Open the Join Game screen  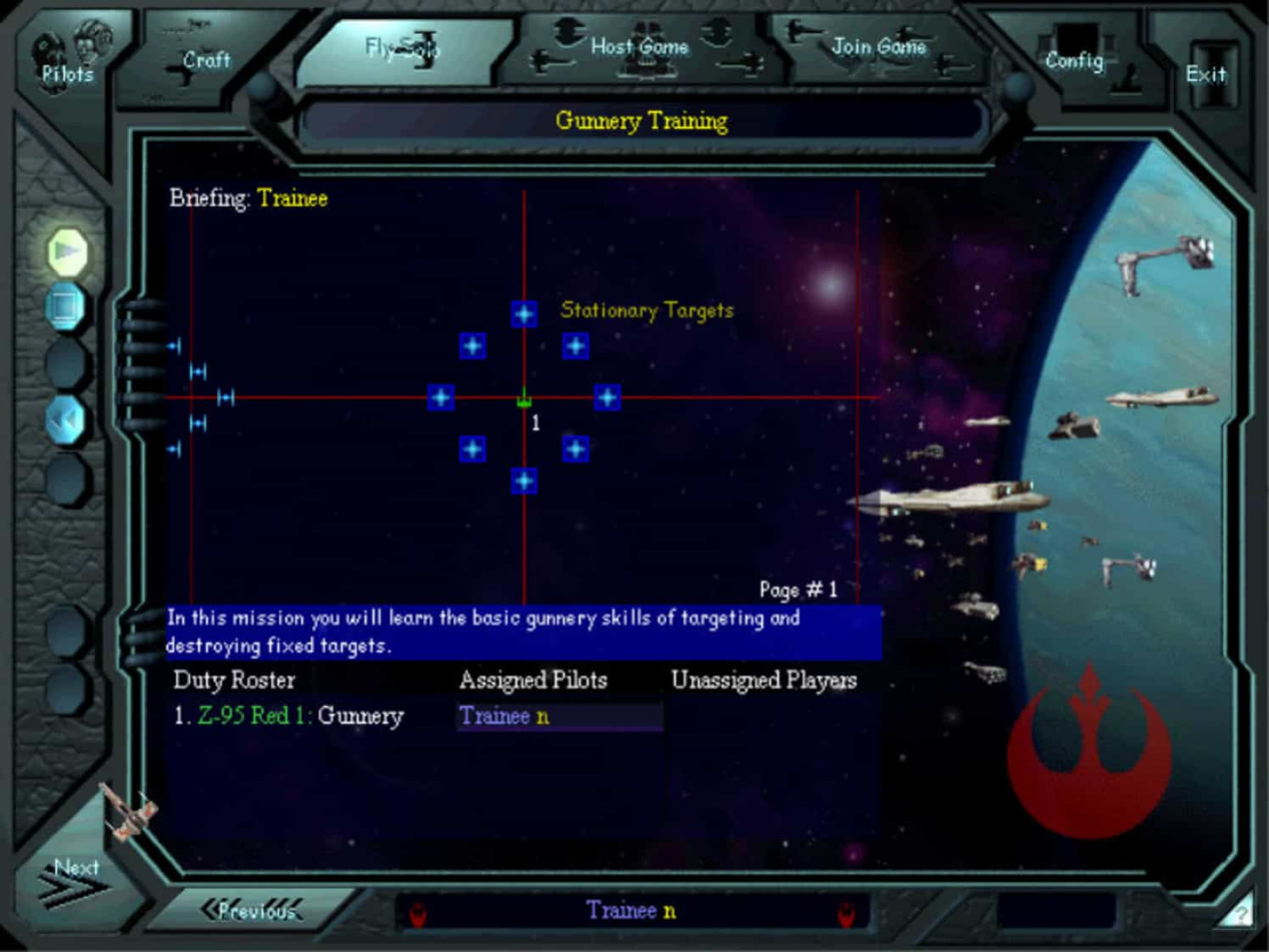pyautogui.click(x=878, y=47)
